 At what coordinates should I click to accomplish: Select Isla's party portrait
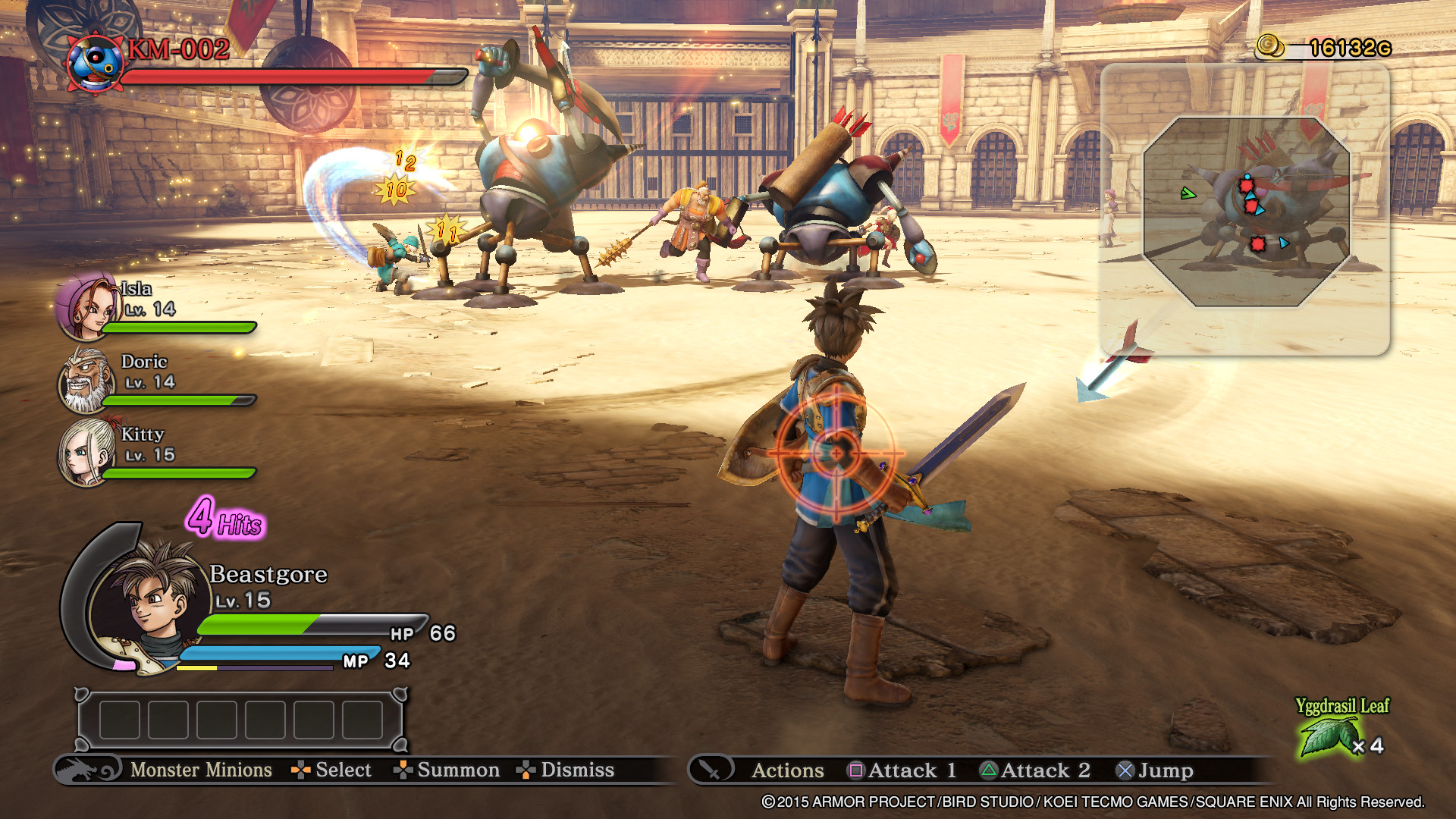[86, 307]
